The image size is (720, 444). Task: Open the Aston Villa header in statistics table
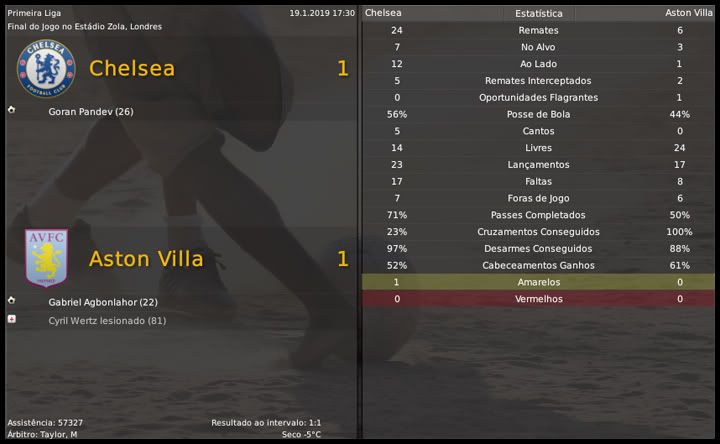689,13
